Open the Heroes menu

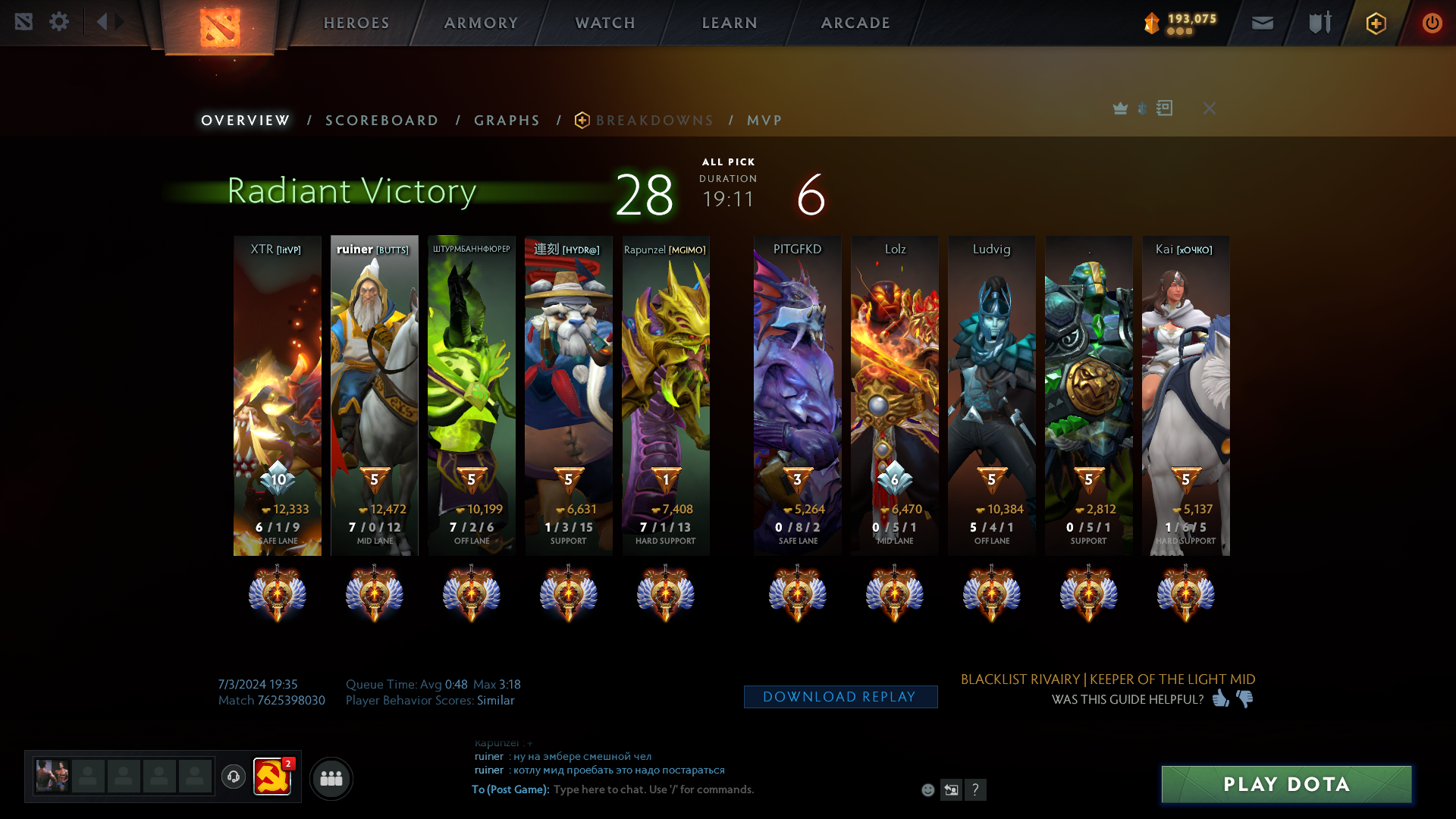pyautogui.click(x=356, y=23)
